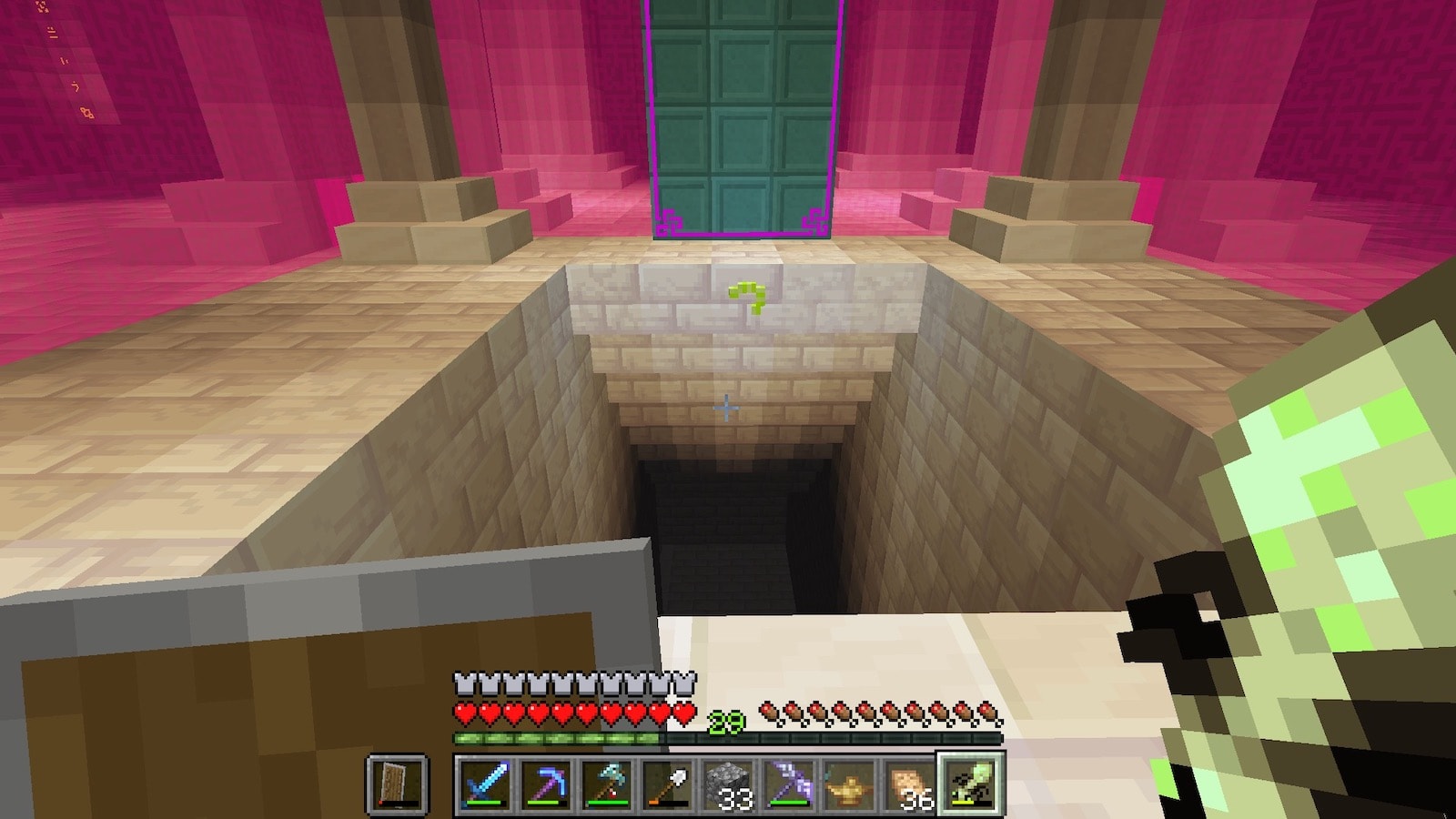This screenshot has width=1456, height=819.
Task: Click the highlighted green staff slot
Action: (x=971, y=784)
